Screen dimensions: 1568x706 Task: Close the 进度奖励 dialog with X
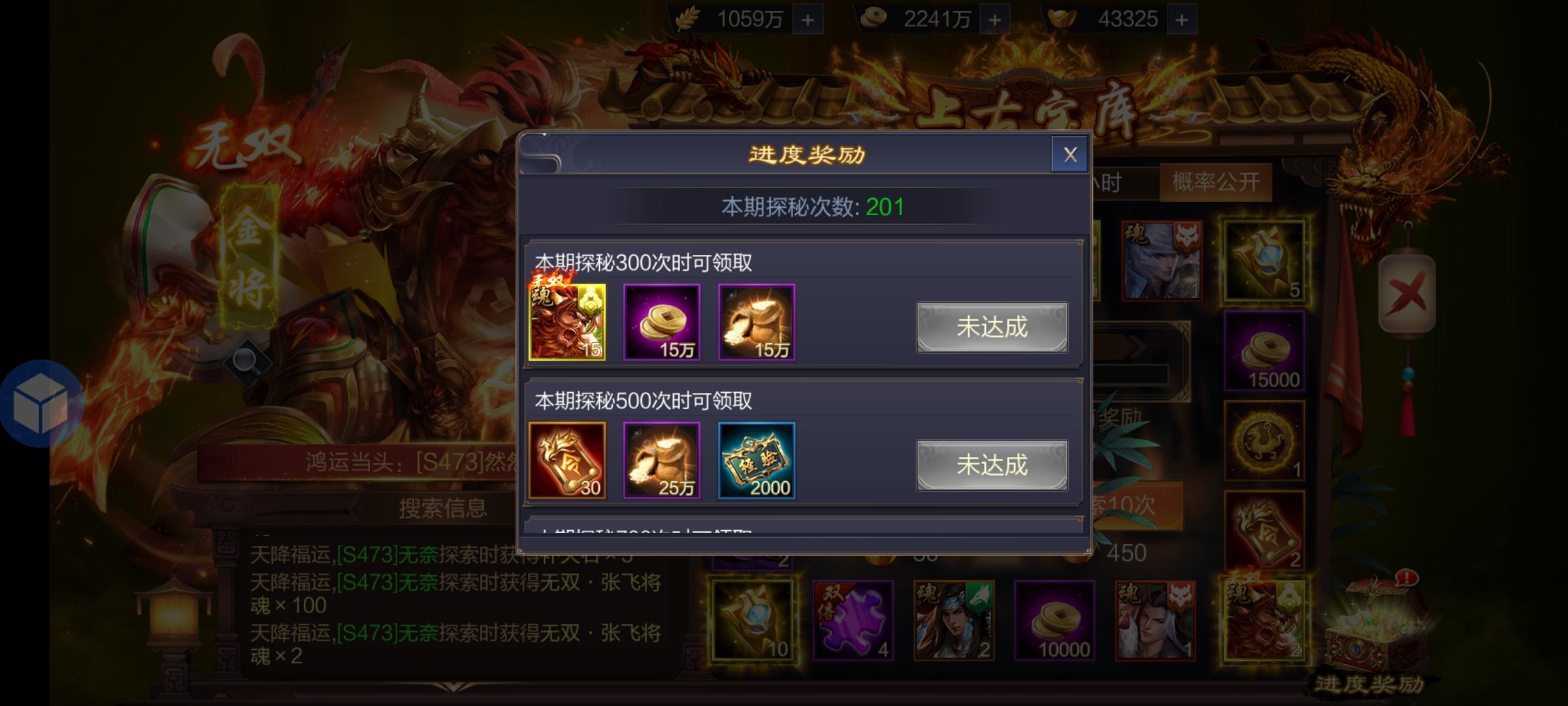(1070, 154)
